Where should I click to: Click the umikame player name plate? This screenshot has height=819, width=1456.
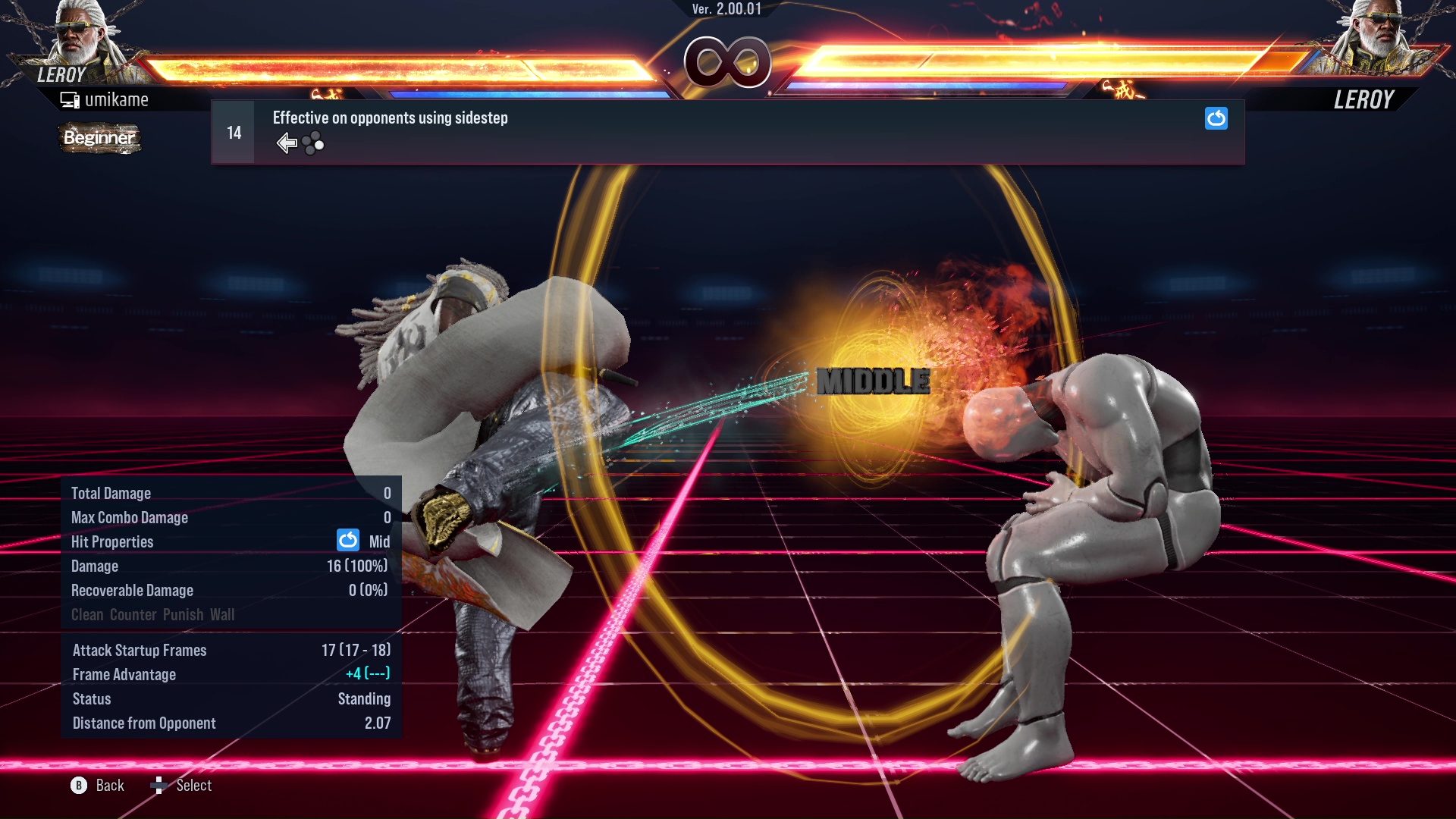click(x=118, y=99)
